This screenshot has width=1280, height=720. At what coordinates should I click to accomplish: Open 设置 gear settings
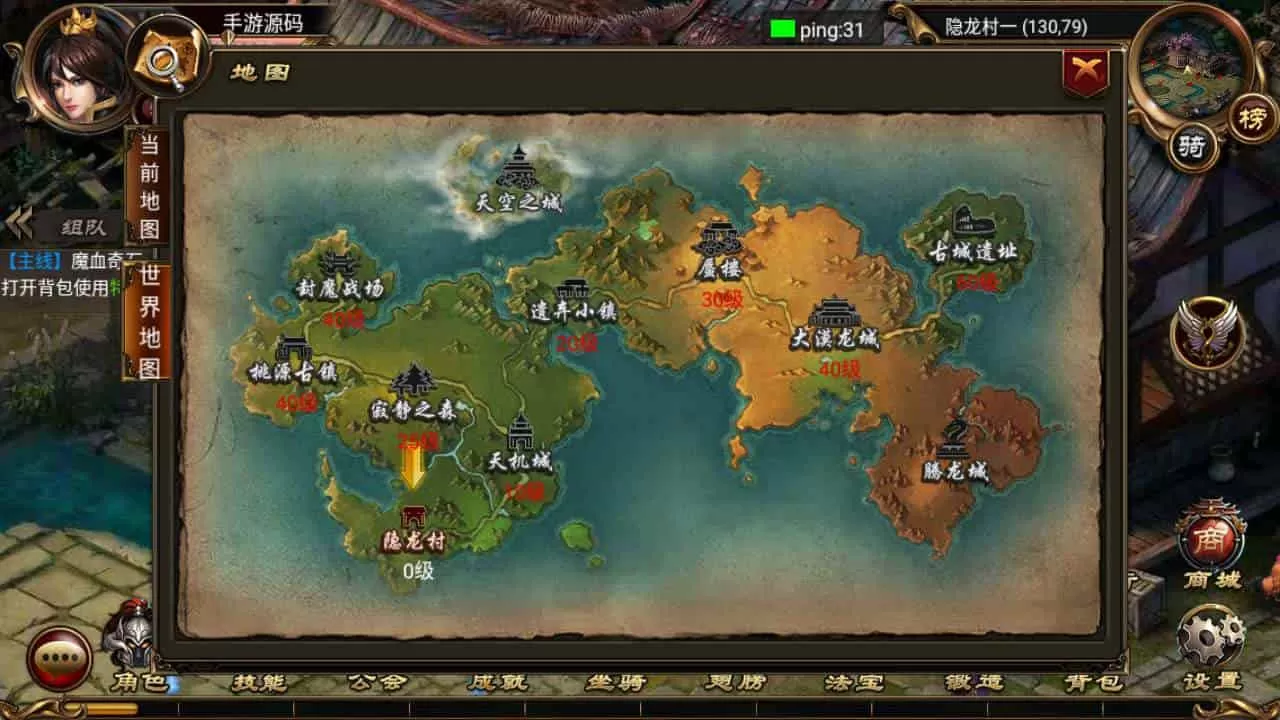coord(1211,643)
